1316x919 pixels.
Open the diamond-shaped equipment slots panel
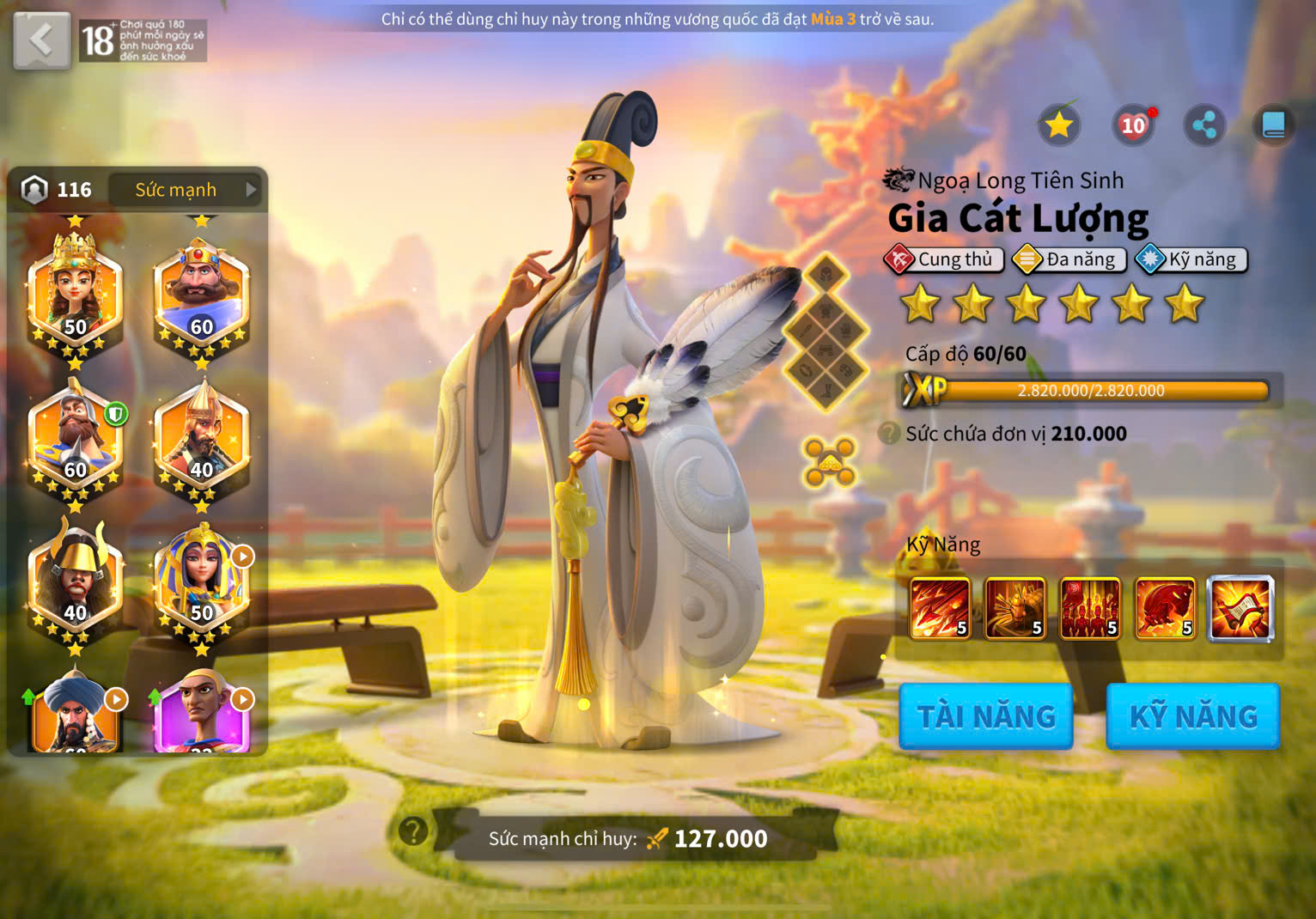[x=826, y=332]
